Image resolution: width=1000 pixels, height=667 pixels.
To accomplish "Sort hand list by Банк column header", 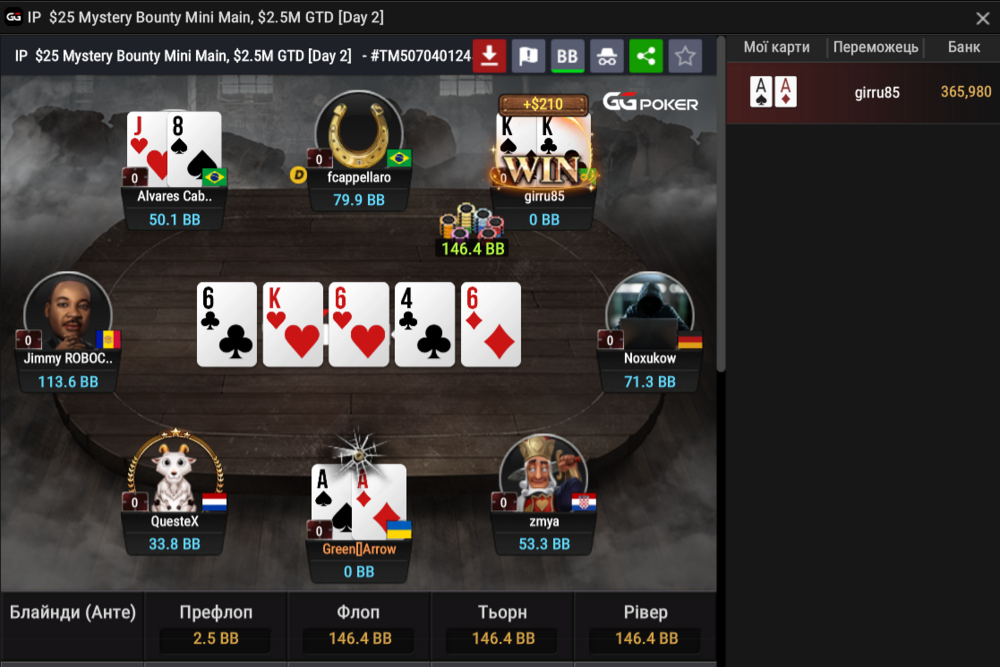I will [x=964, y=48].
